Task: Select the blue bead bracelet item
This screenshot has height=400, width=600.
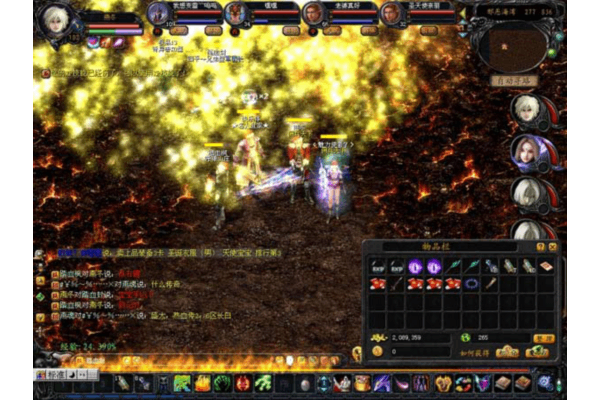Action: coord(471,284)
